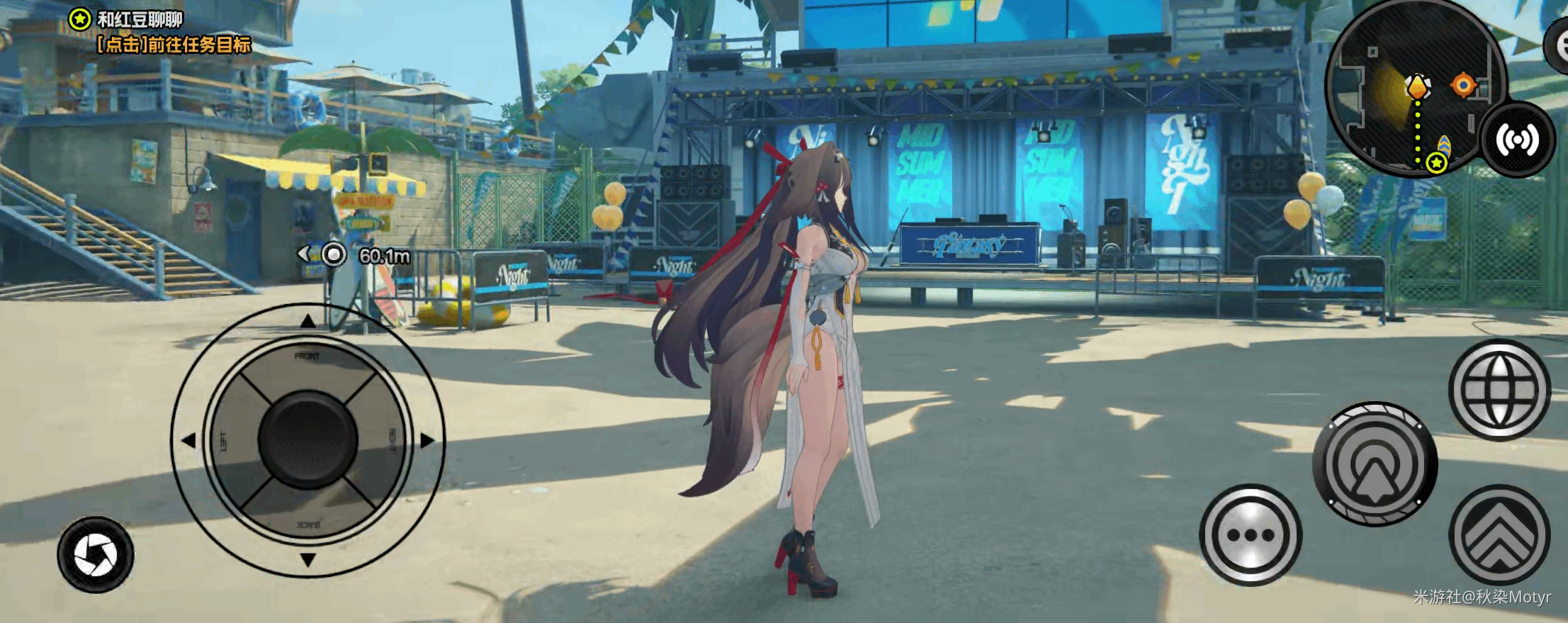
Task: Tap the joystick's up arrow
Action: (x=308, y=322)
